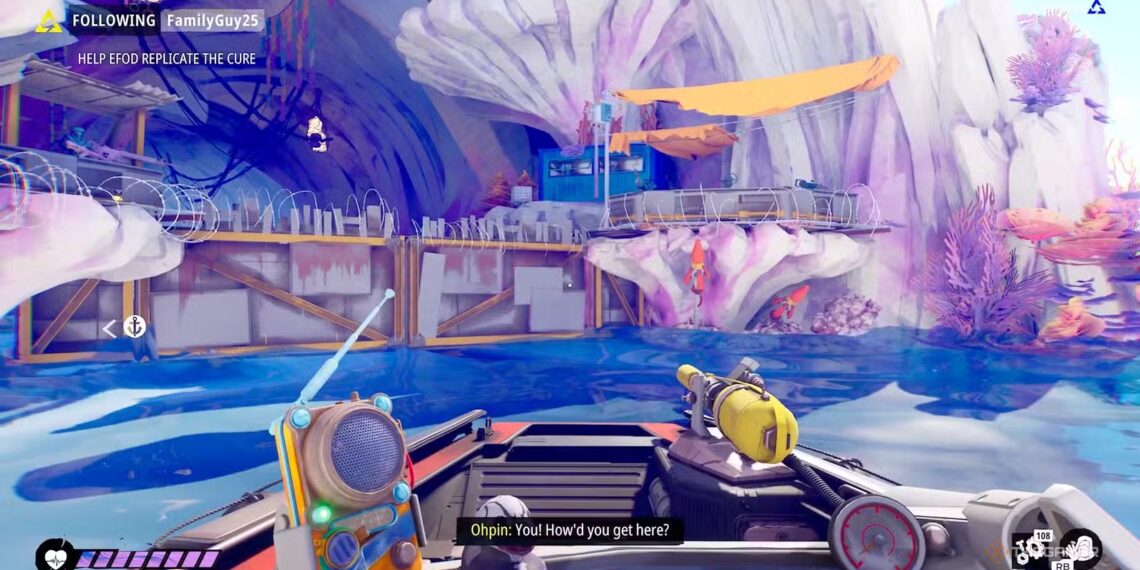Open the Help Efod Replicate the Cure objective
The height and width of the screenshot is (570, 1140).
[167, 59]
